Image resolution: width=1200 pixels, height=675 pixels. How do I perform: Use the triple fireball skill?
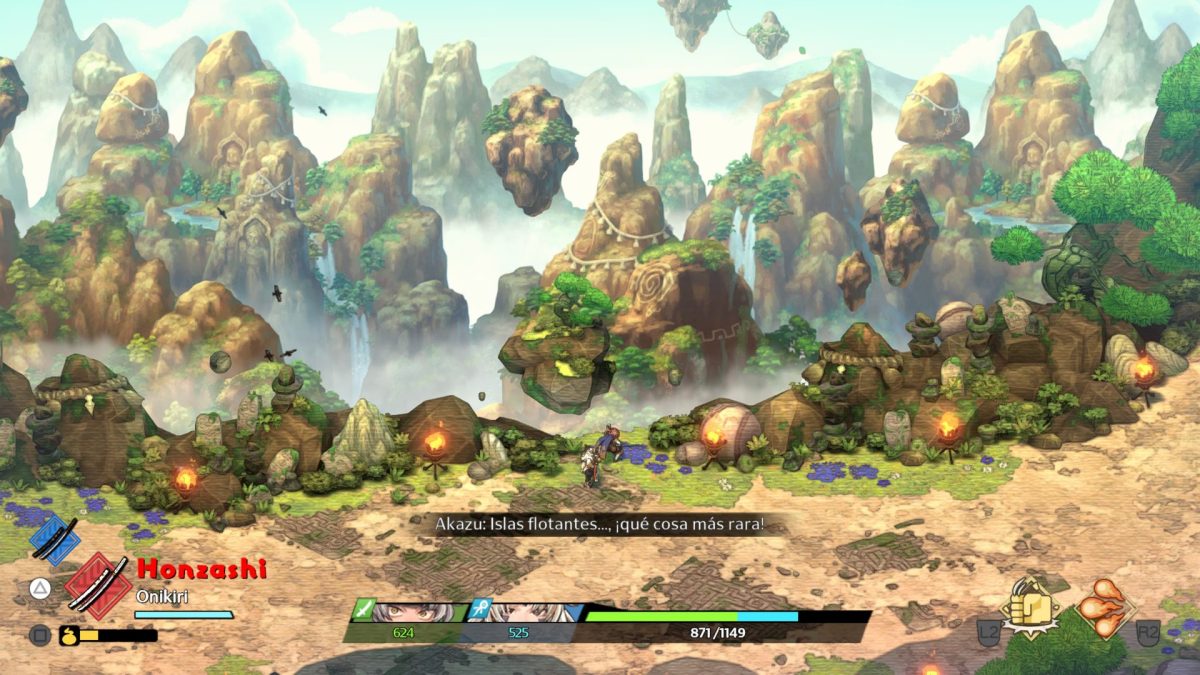(x=1105, y=608)
